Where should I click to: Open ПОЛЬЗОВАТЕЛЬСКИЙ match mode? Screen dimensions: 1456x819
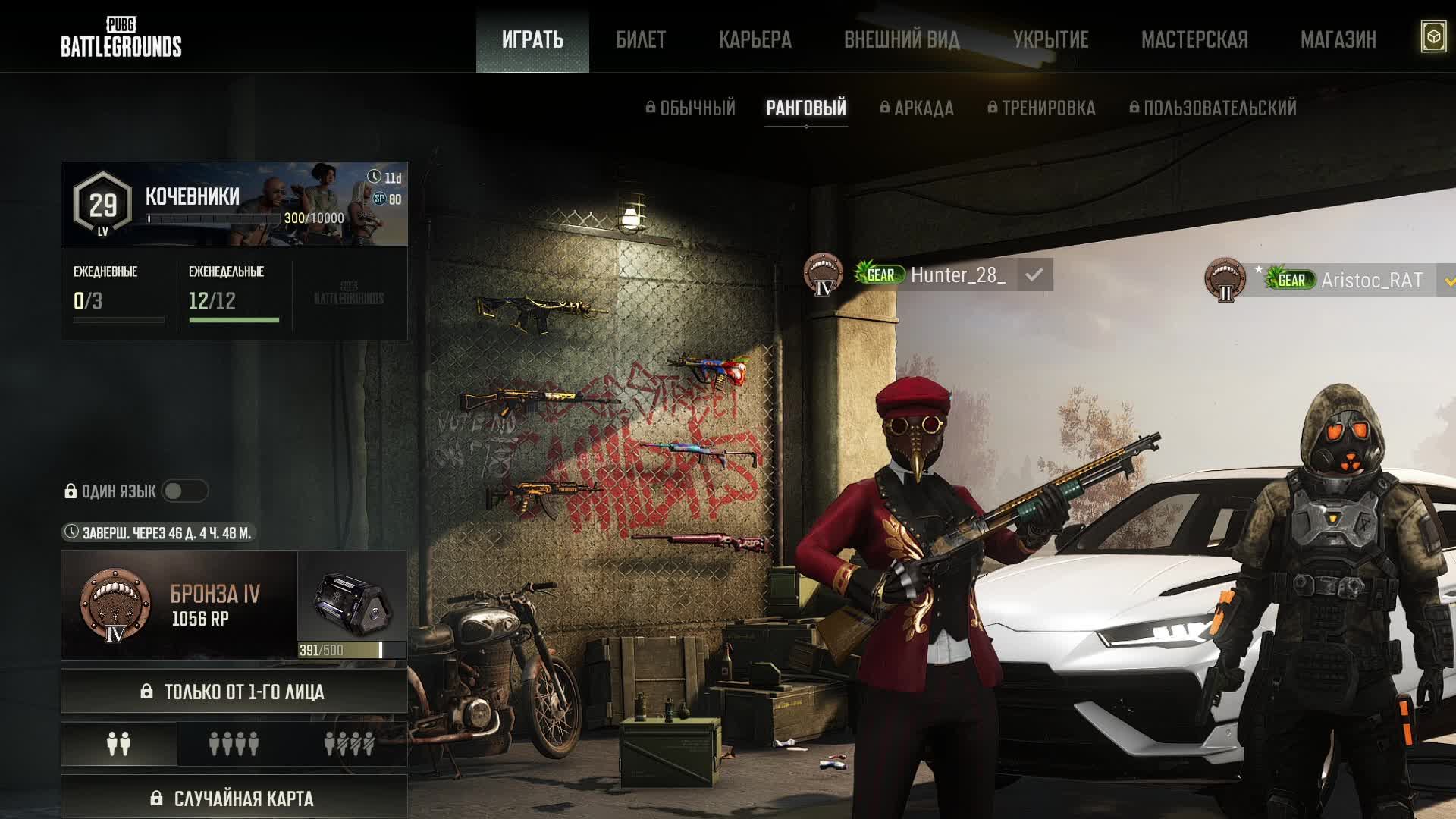pos(1213,108)
